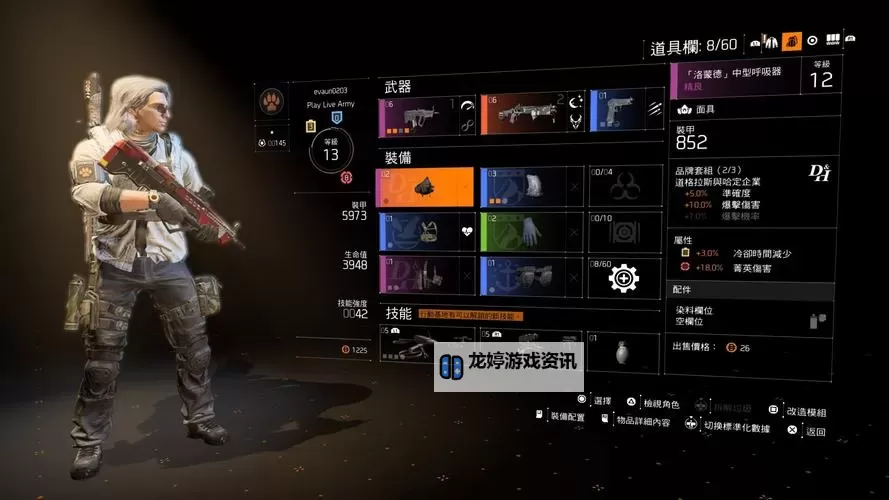
Task: Select the grenade slot under skills
Action: [x=624, y=350]
